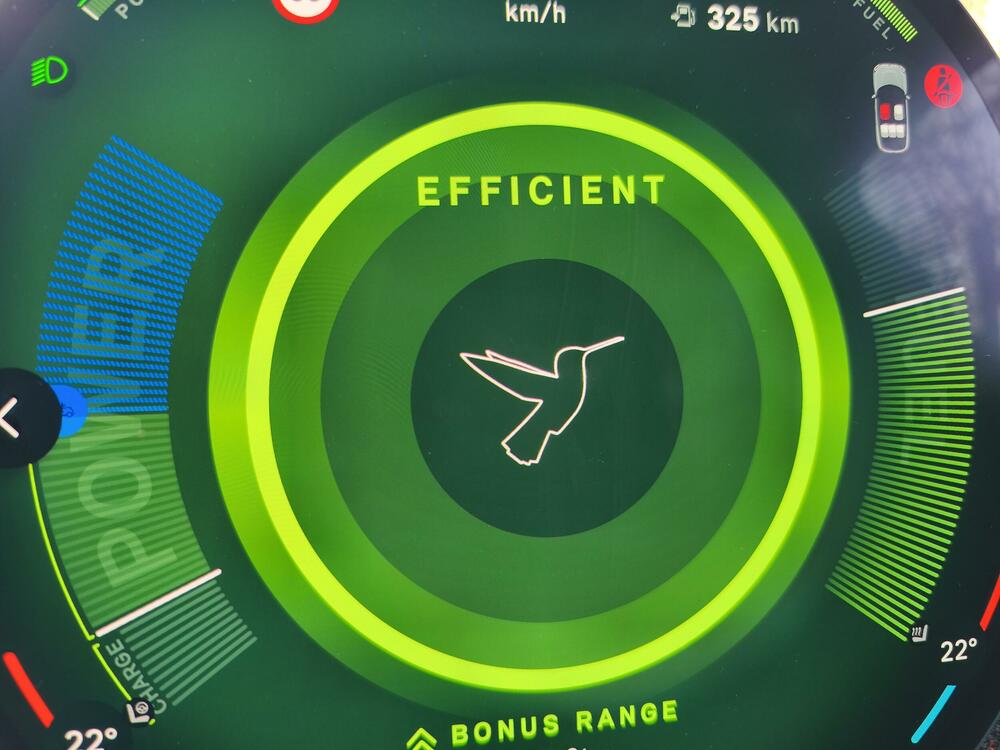Adjust the right-side 22° temperature
Viewport: 1000px width, 750px height.
pos(958,651)
